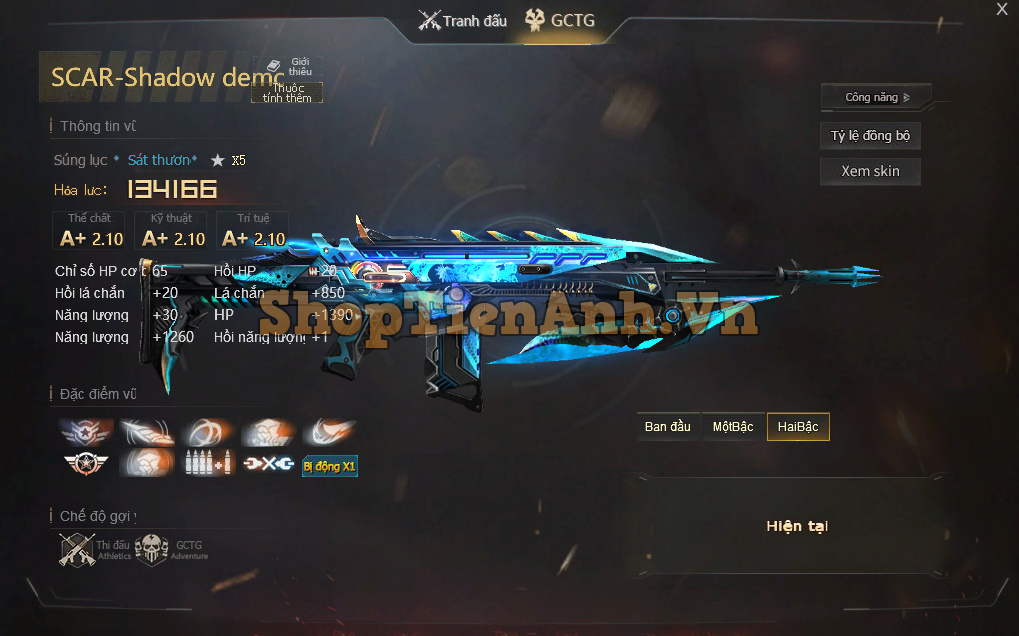This screenshot has height=636, width=1019.
Task: Click the Sát thương damage type label
Action: [x=162, y=160]
